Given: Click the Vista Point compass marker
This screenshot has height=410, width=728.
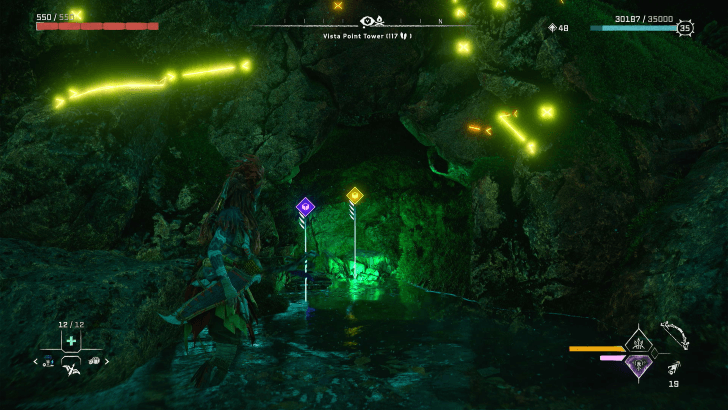Looking at the screenshot, I should (371, 21).
